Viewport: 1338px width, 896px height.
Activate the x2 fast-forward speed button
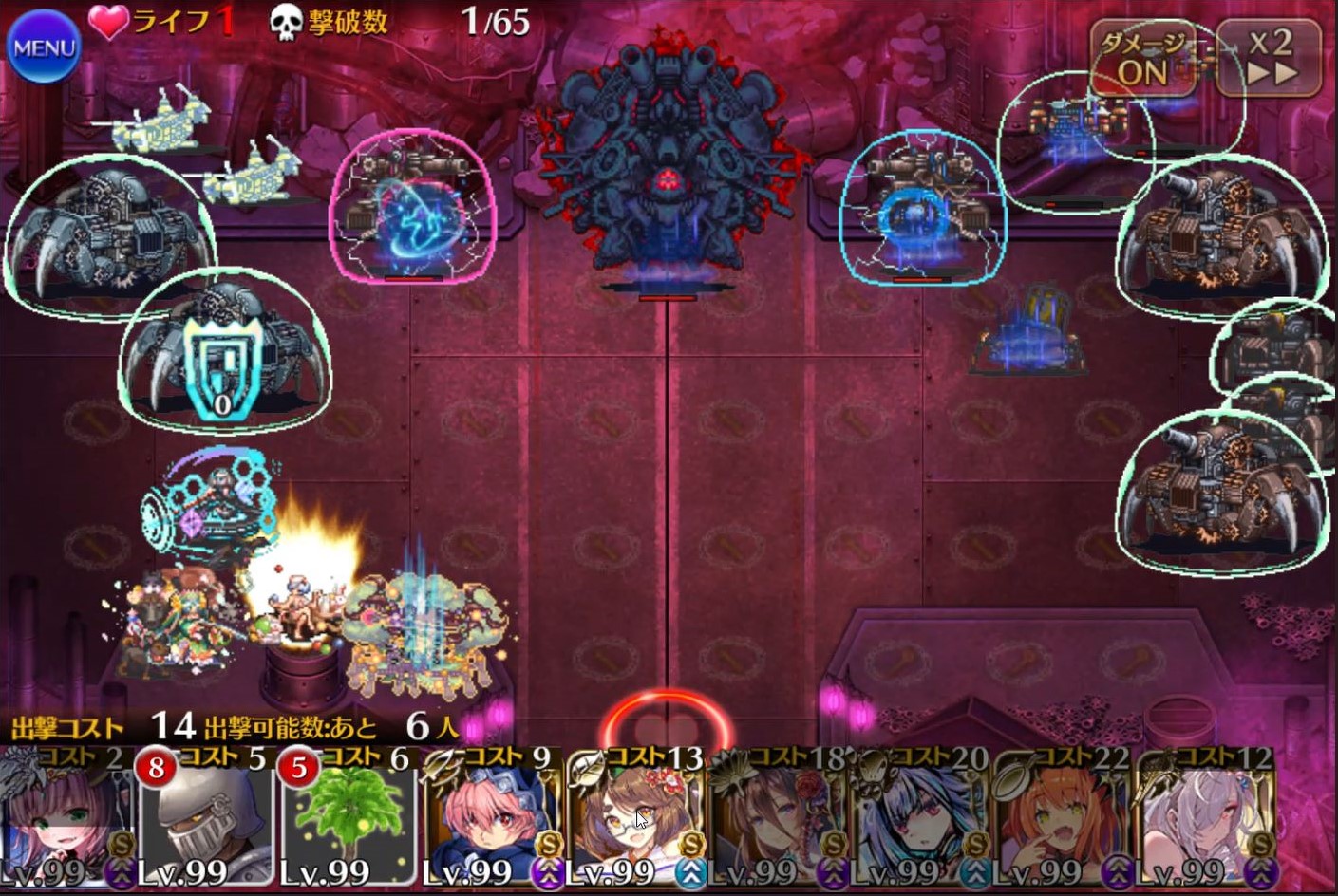pyautogui.click(x=1270, y=59)
